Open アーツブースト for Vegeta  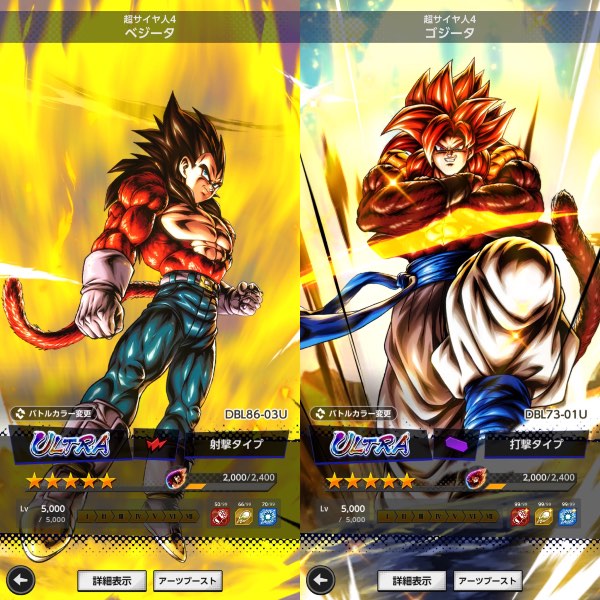tap(188, 580)
